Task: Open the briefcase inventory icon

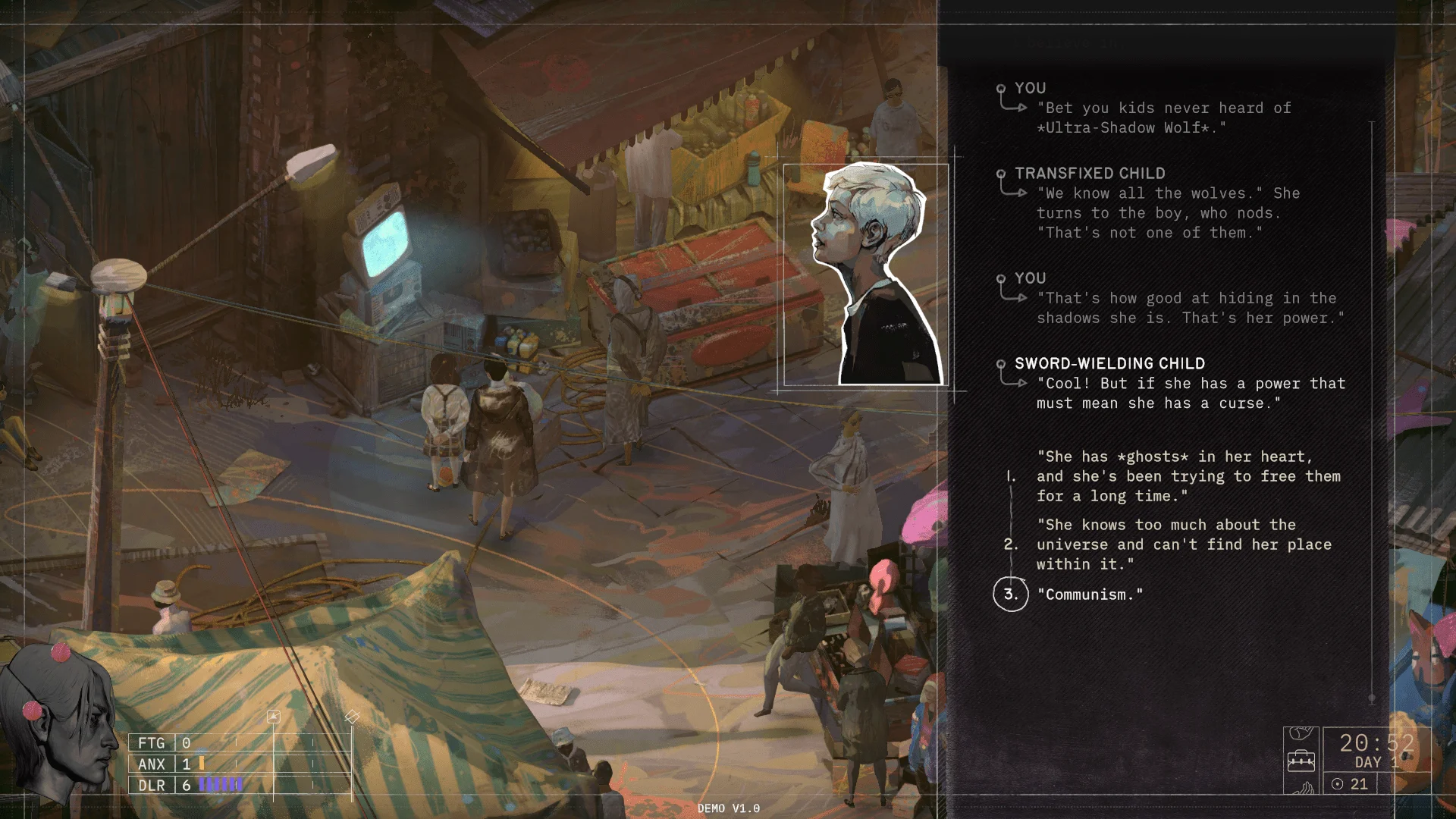Action: point(1301,760)
